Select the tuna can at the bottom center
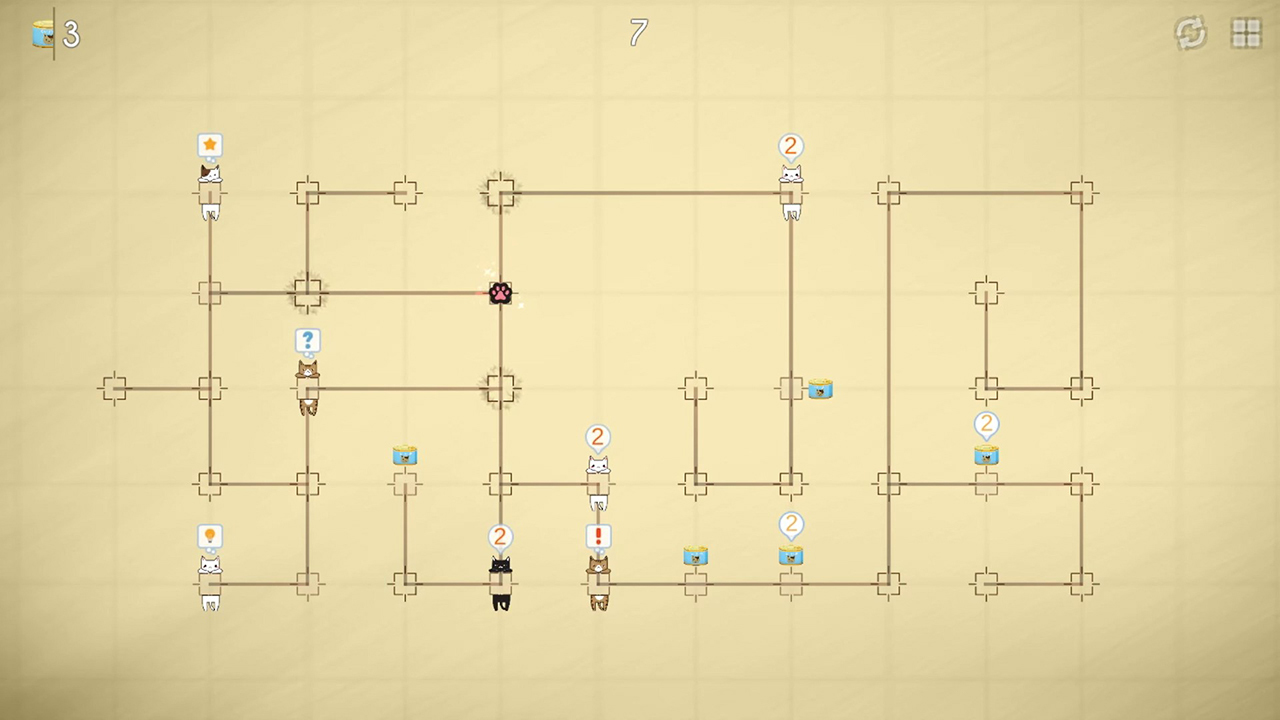The height and width of the screenshot is (720, 1280). [696, 557]
